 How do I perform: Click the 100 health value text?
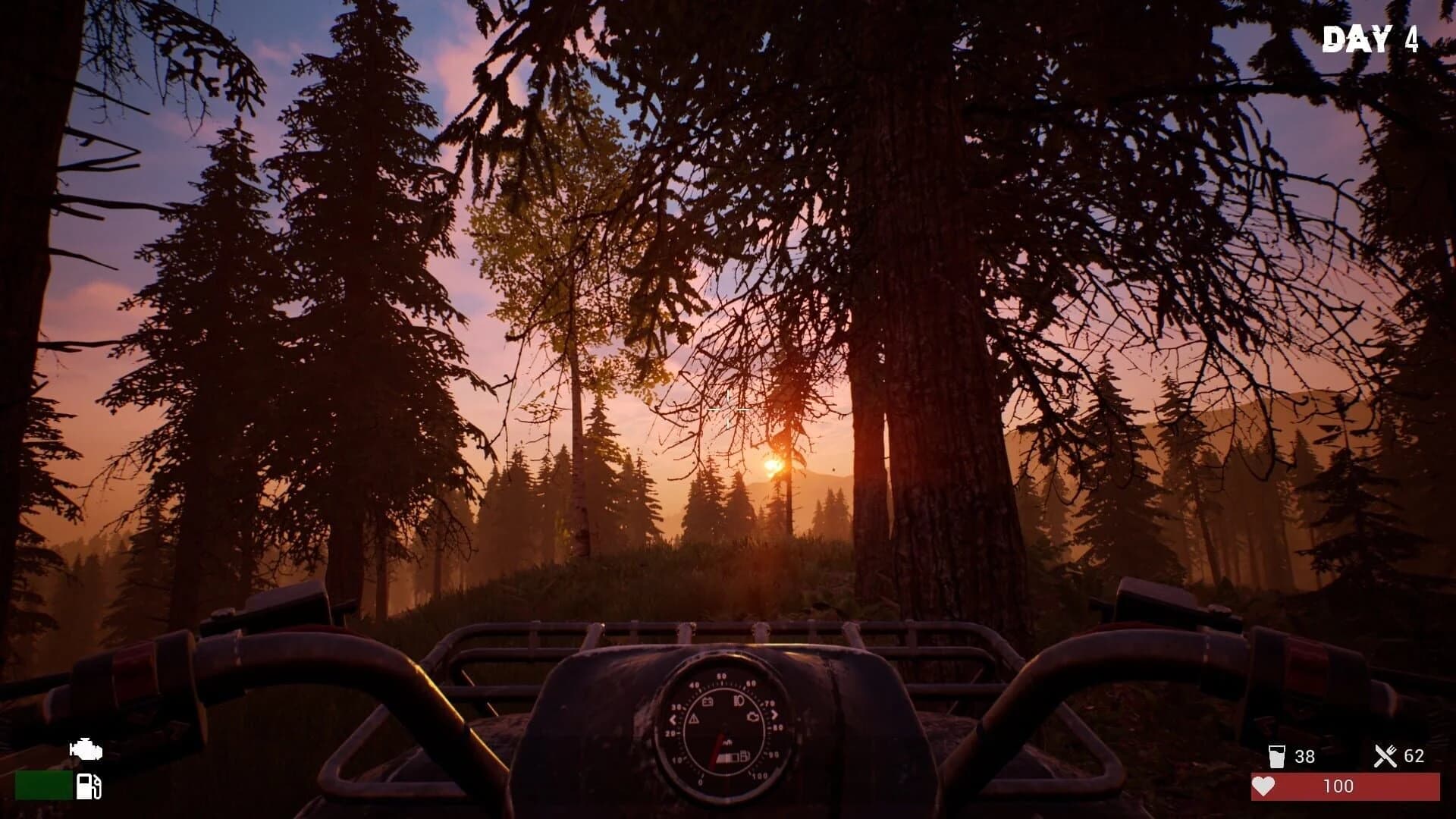[1340, 787]
